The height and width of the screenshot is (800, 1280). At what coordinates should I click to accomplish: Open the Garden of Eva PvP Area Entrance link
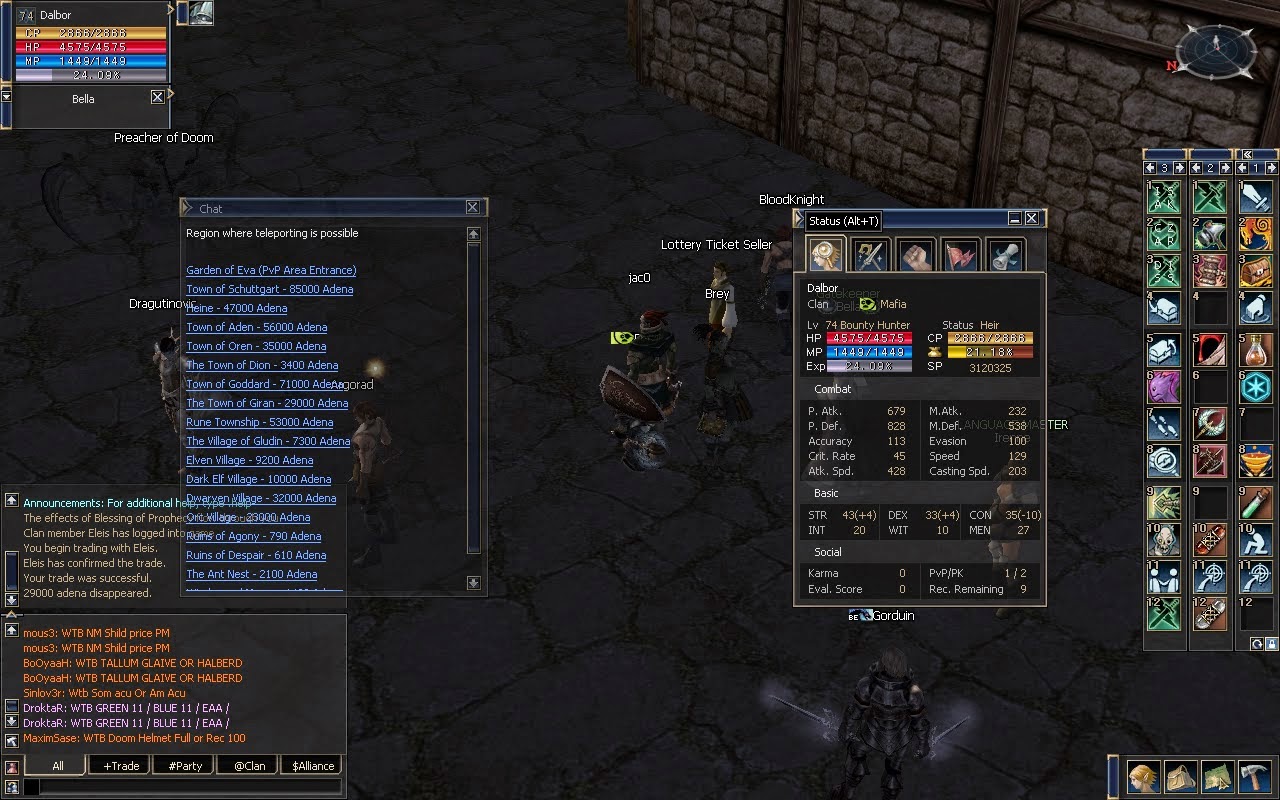tap(270, 270)
